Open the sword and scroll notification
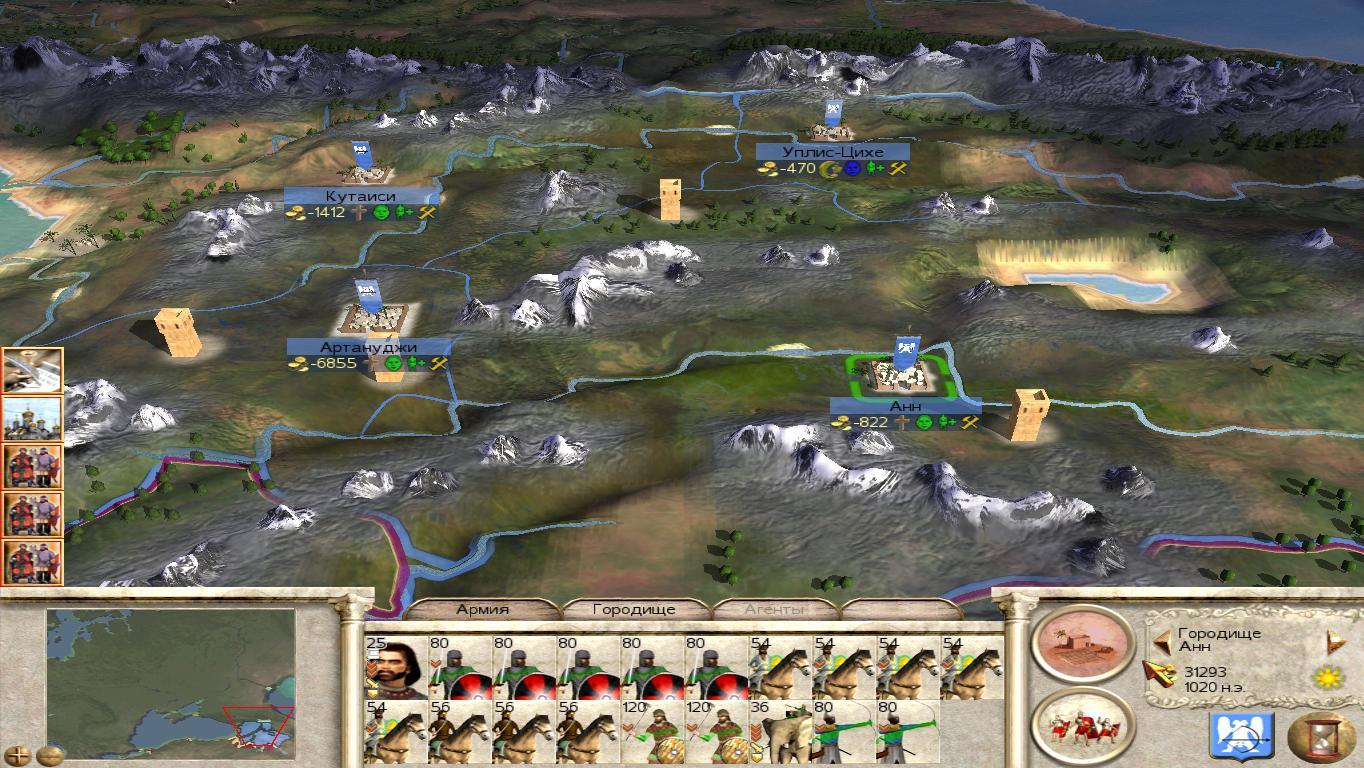The image size is (1364, 768). point(33,371)
